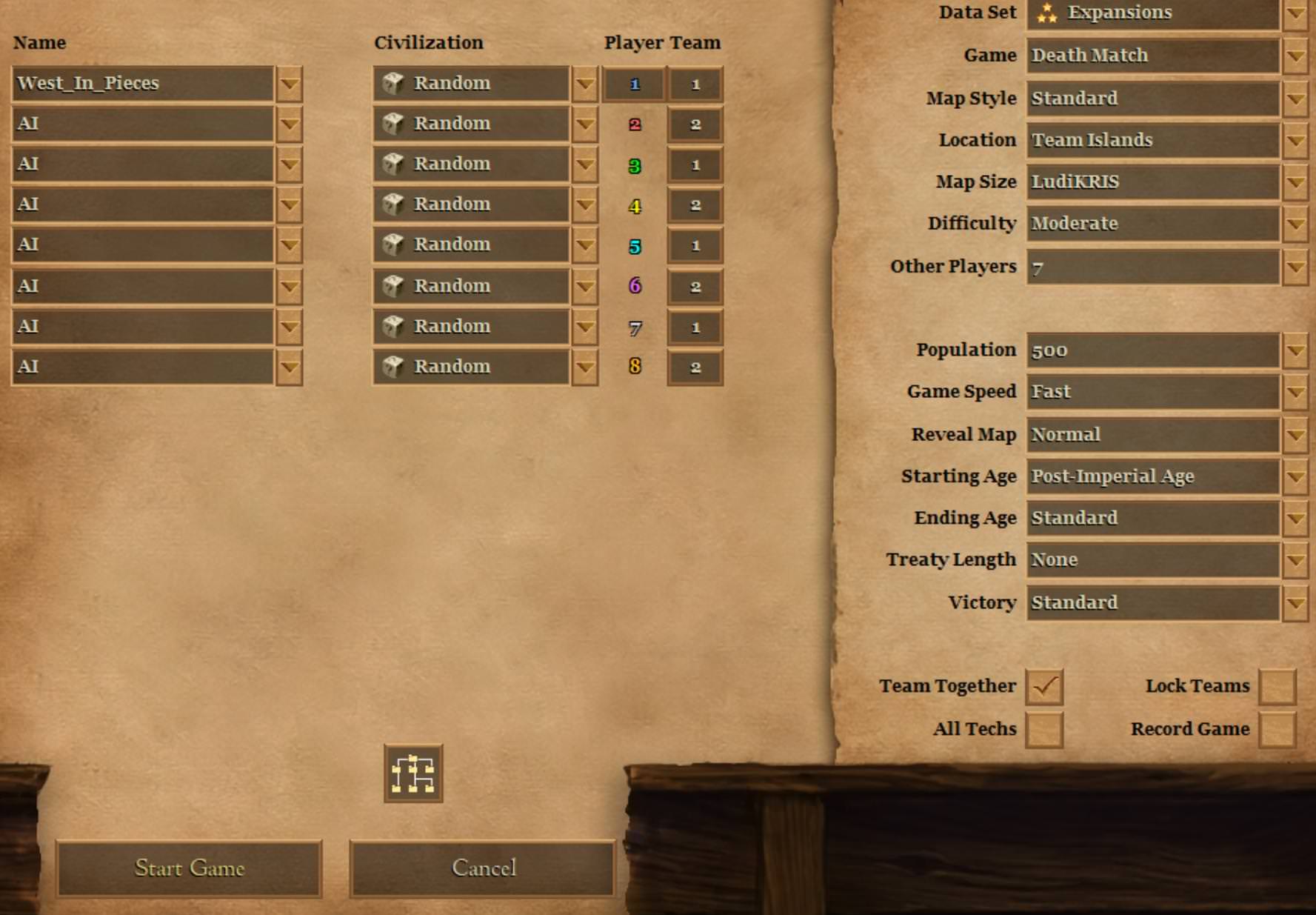Select the Treaty Length dropdown

tap(1295, 560)
